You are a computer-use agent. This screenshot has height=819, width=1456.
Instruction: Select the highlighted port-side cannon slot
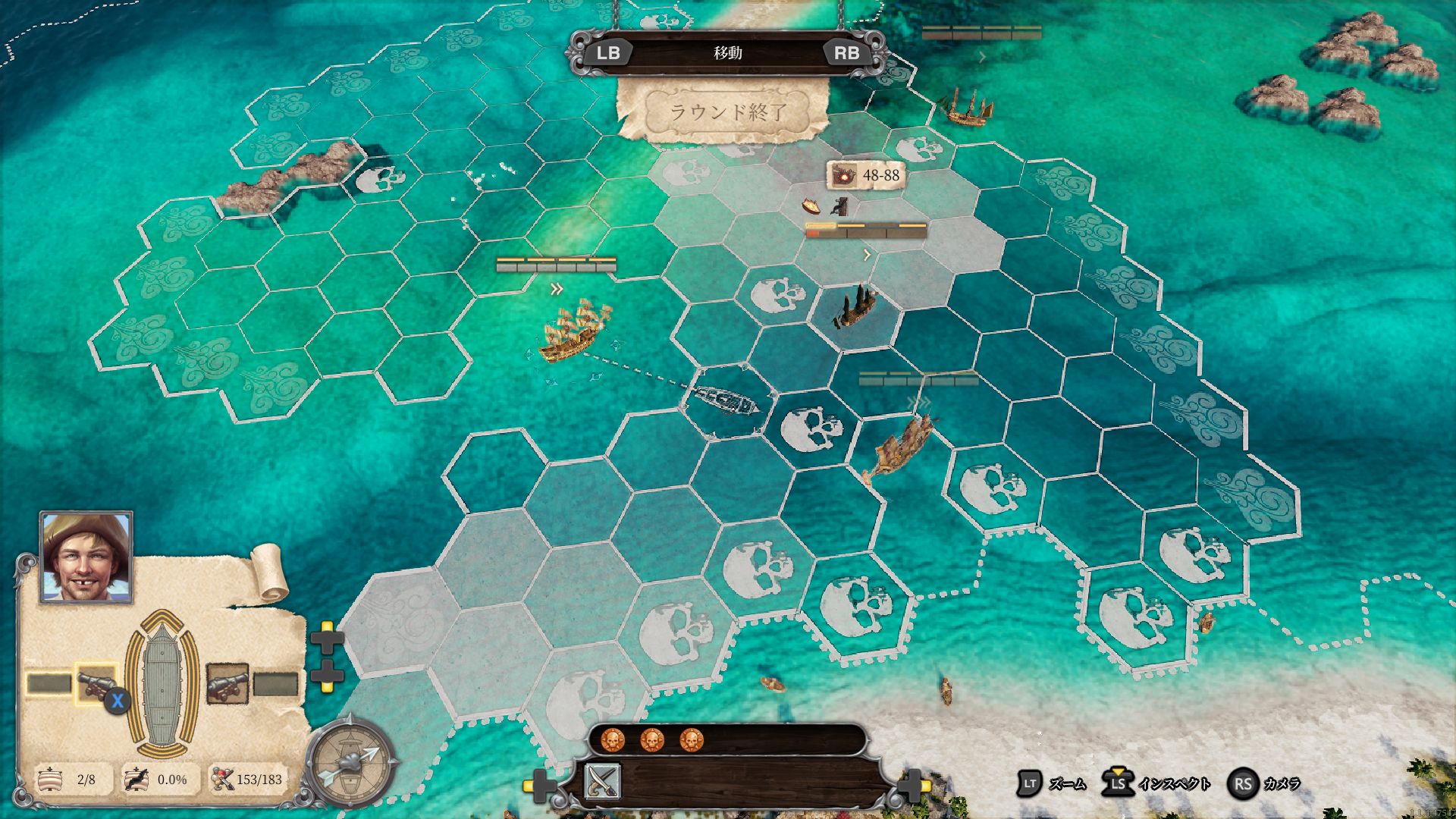[x=96, y=684]
